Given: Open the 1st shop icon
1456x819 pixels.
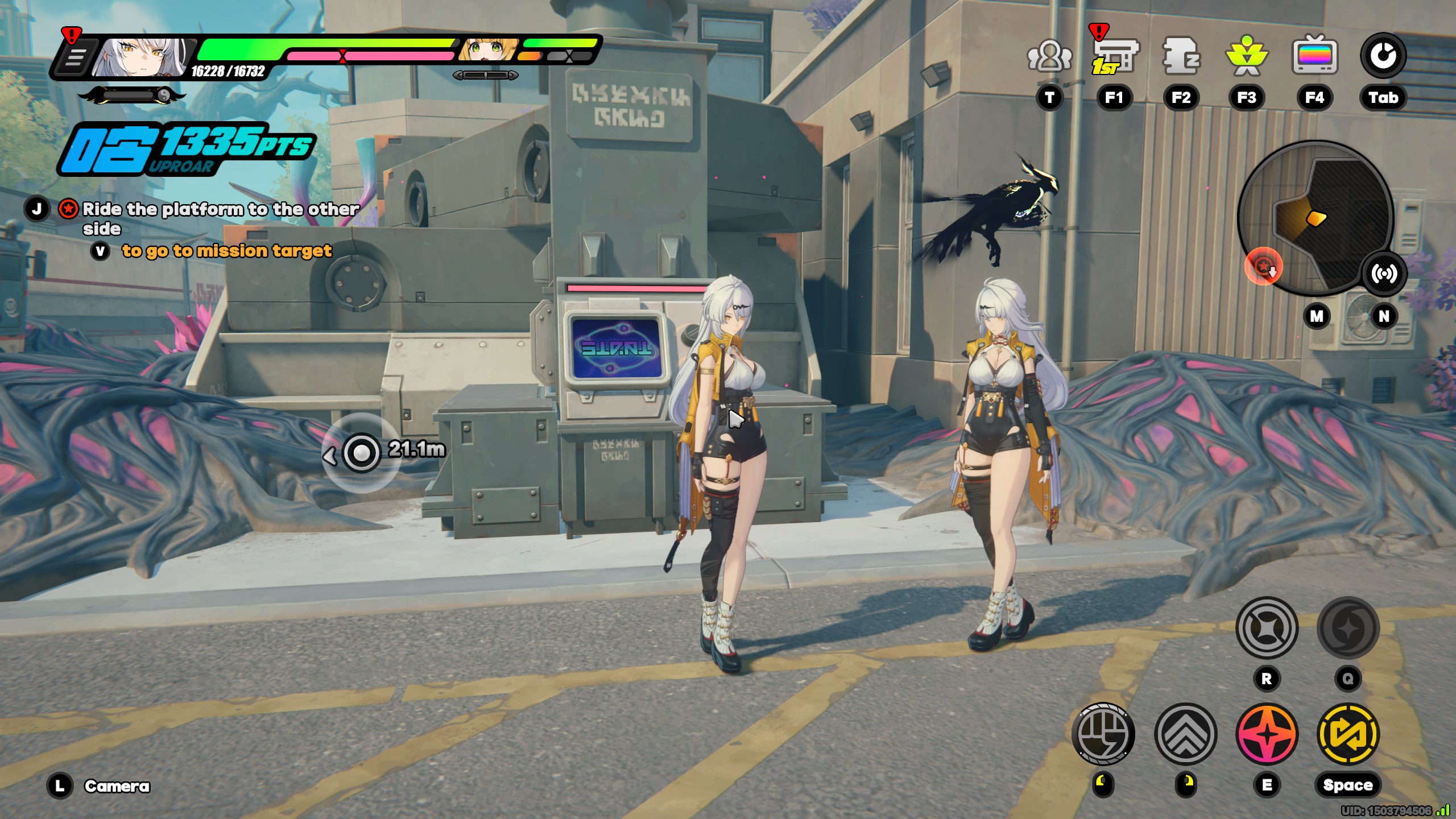Looking at the screenshot, I should tap(1114, 57).
